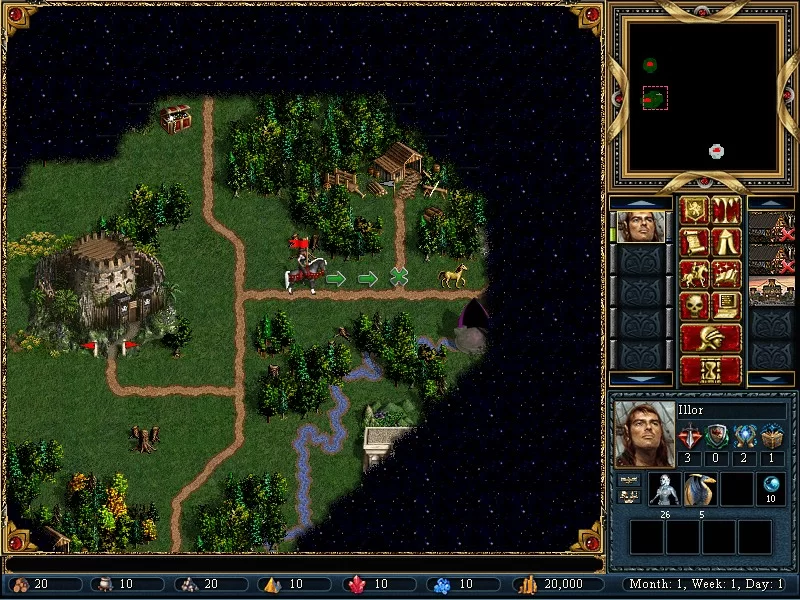
Task: Select the town without a red X
Action: 770,291
